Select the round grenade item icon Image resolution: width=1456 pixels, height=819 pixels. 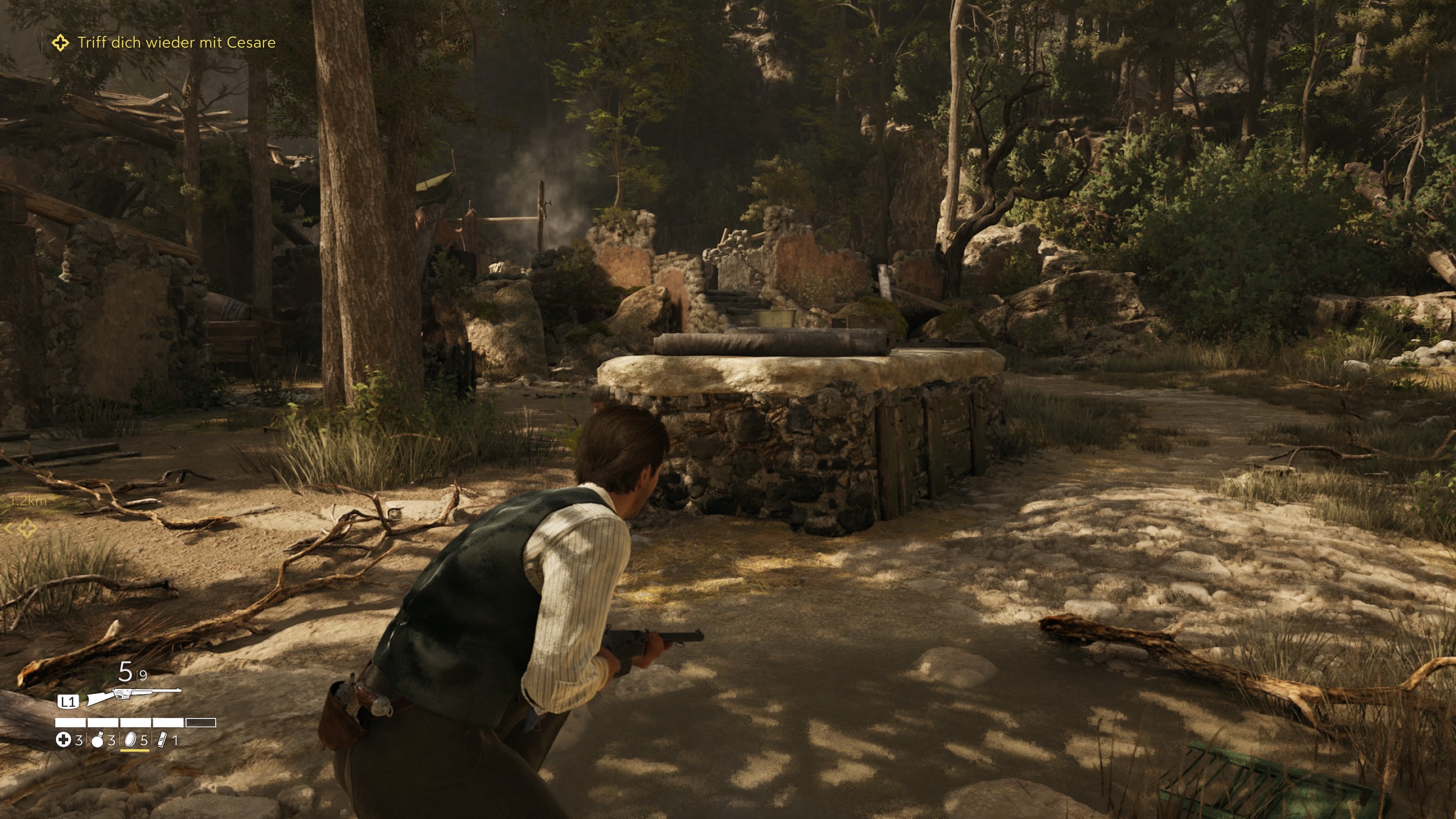98,741
